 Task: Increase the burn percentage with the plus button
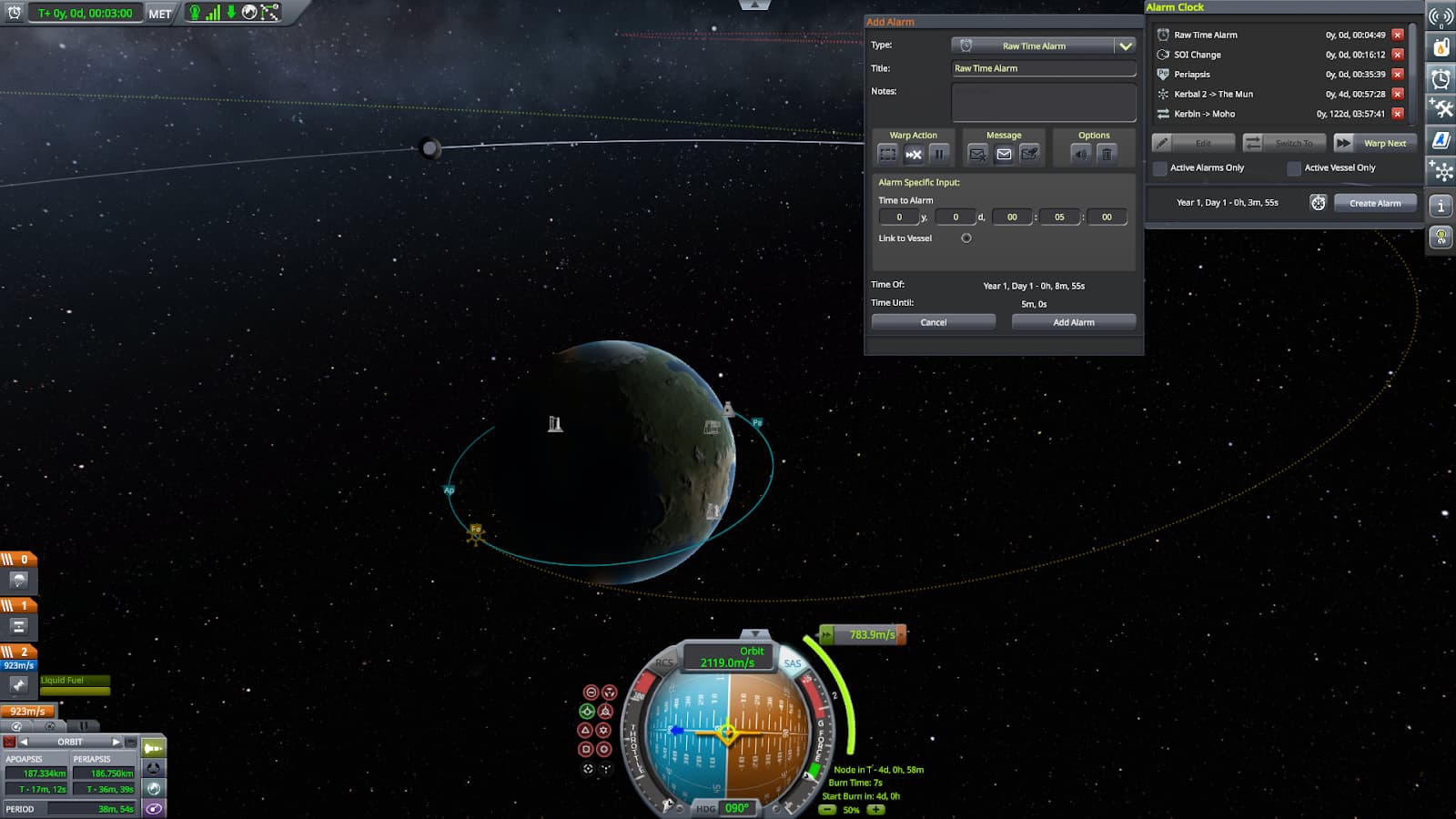(875, 809)
